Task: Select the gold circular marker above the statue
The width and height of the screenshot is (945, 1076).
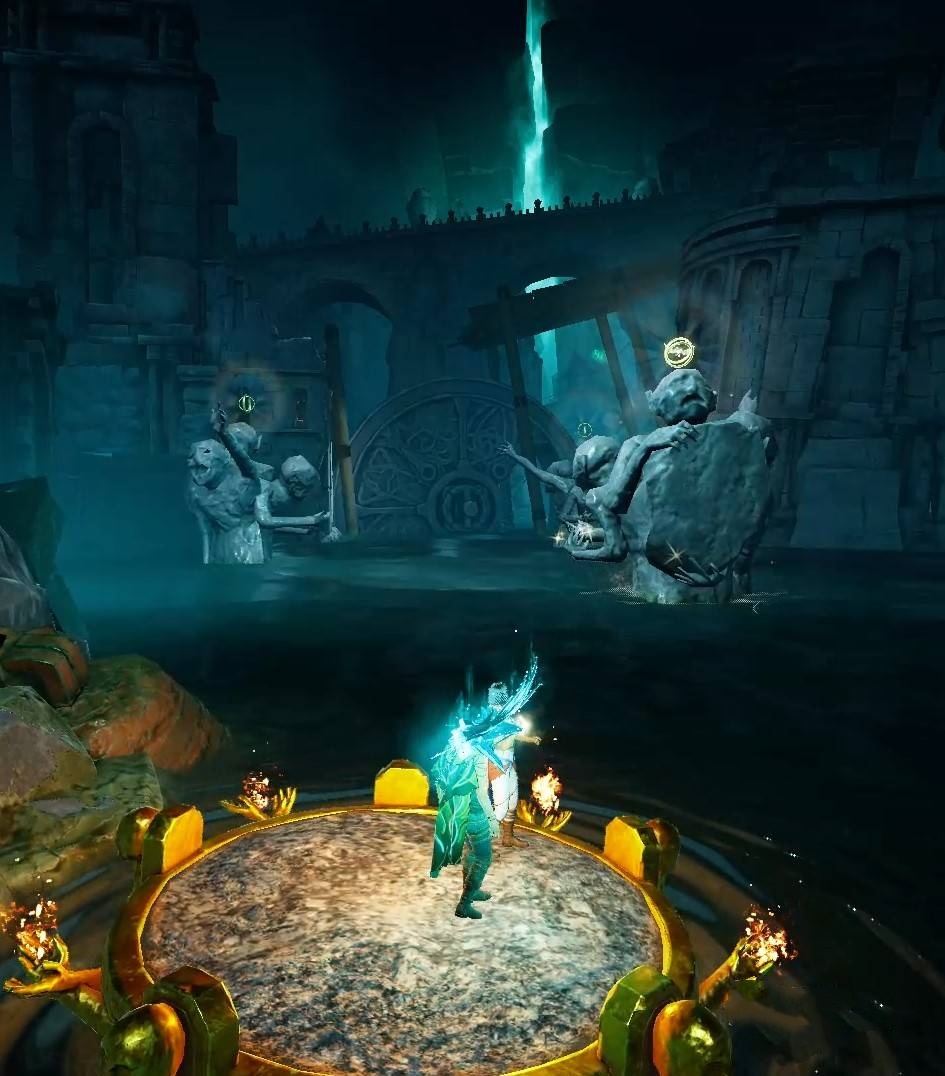Action: click(679, 352)
